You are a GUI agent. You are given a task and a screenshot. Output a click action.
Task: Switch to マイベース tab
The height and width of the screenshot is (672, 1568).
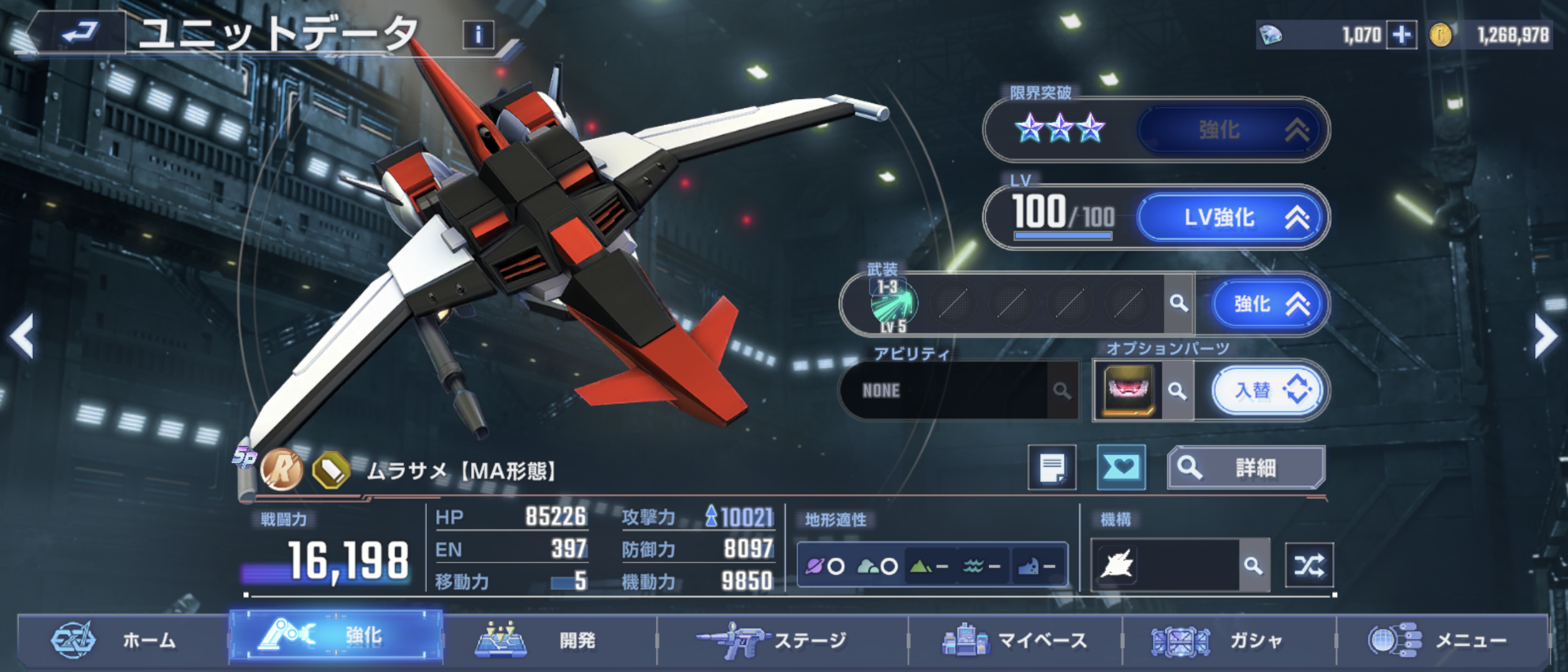coord(1014,640)
